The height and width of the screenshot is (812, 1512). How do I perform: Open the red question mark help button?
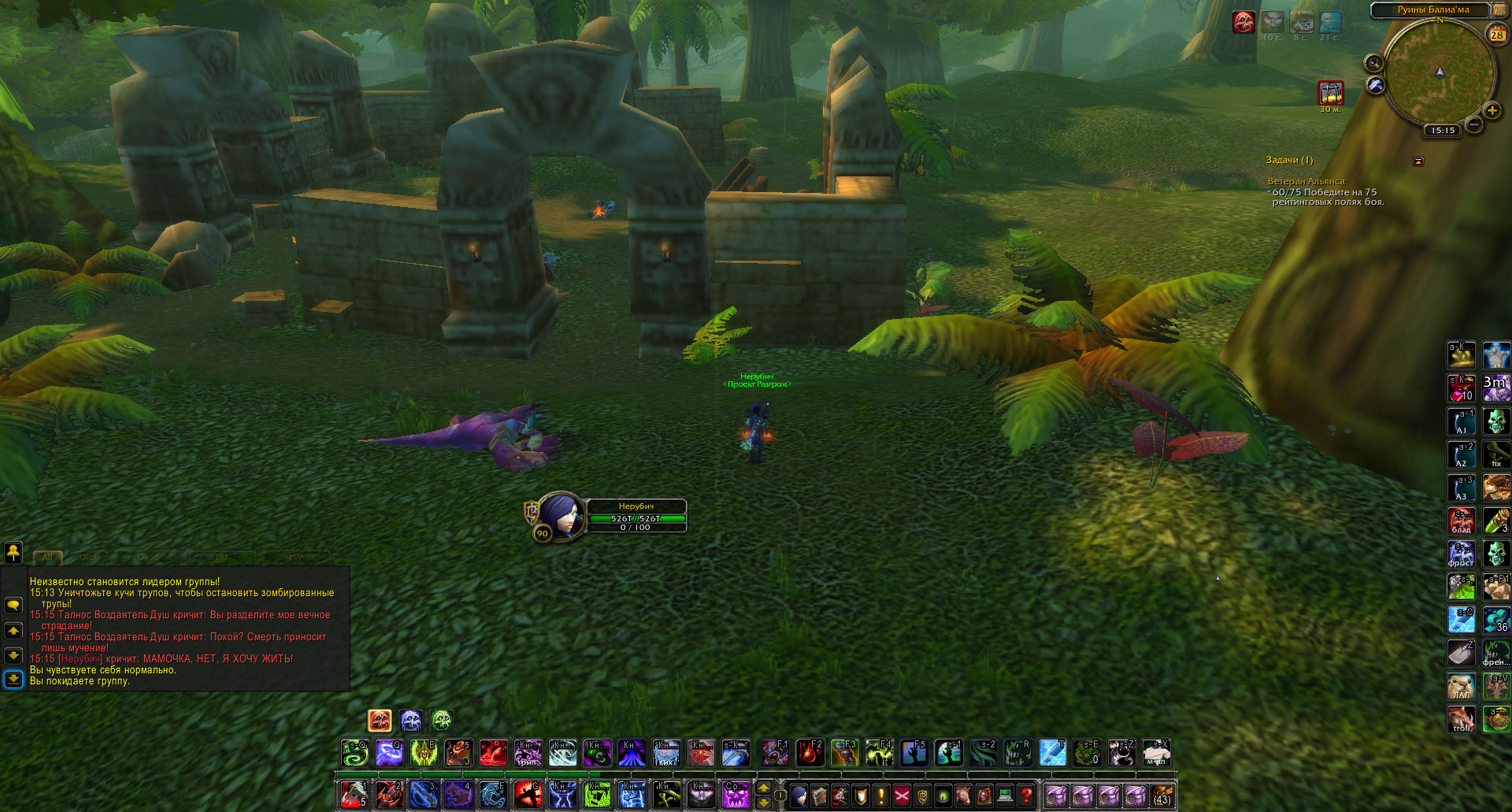coord(1025,795)
